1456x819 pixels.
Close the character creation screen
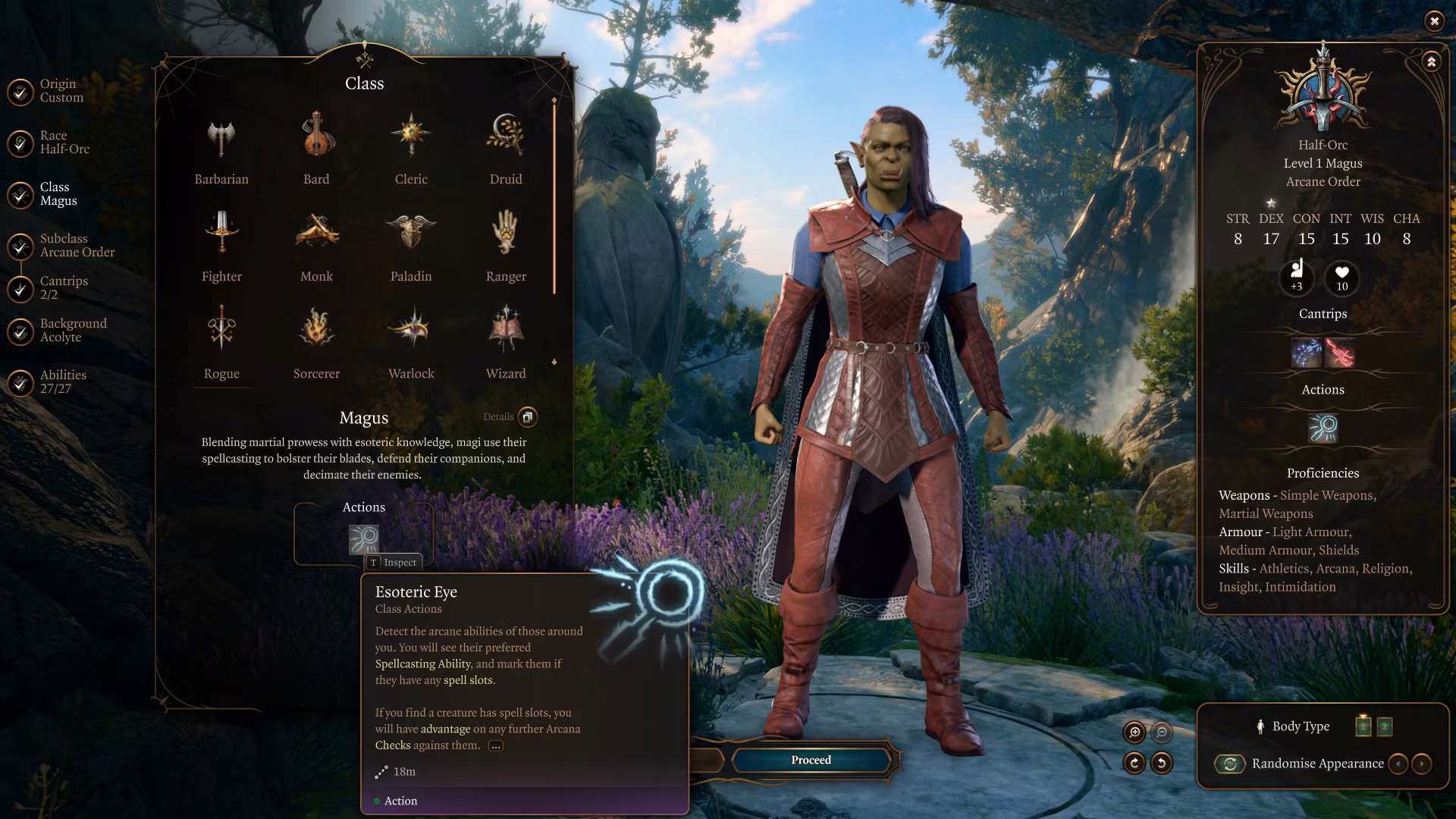1434,21
